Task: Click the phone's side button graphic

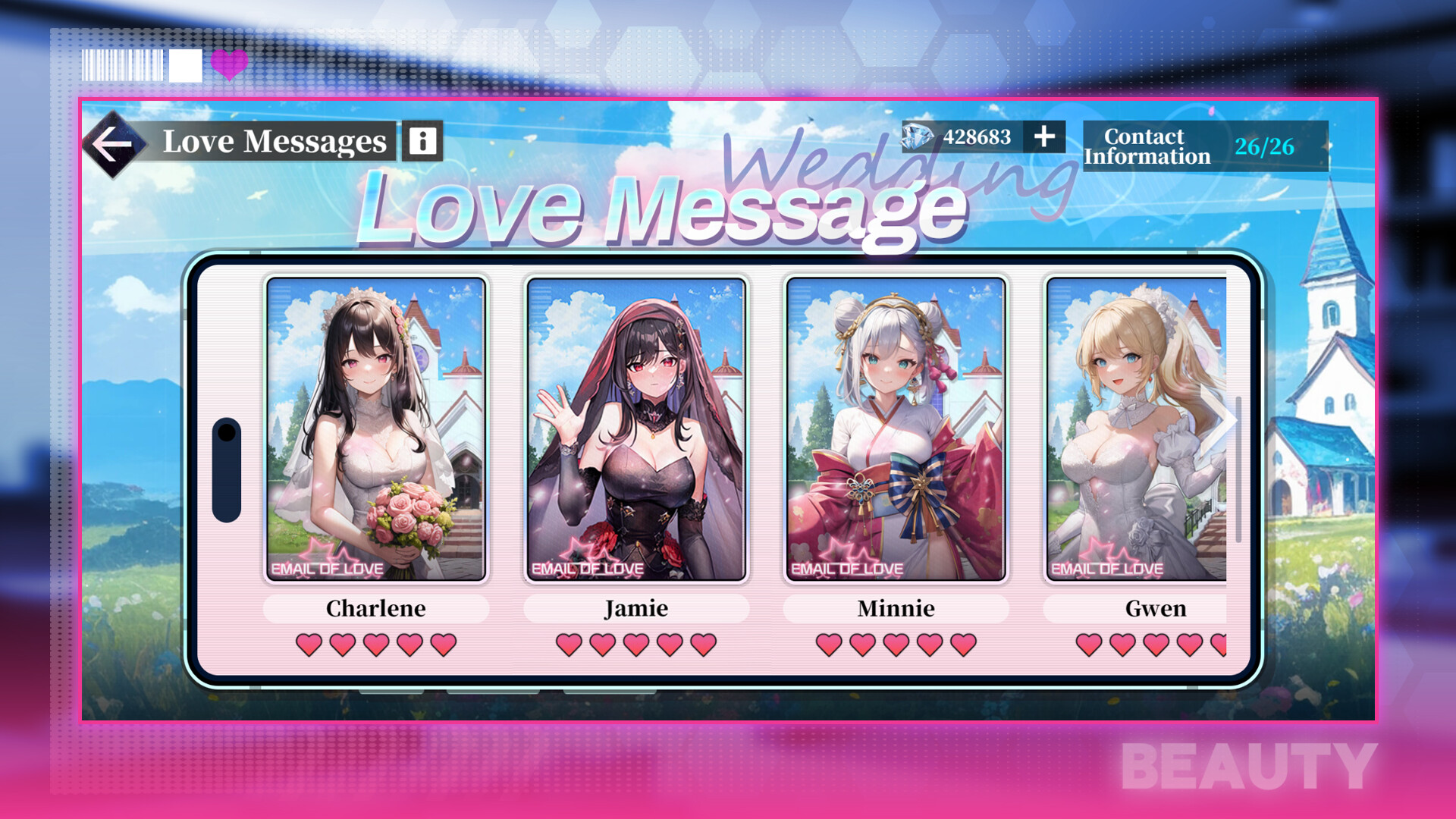Action: pyautogui.click(x=225, y=470)
